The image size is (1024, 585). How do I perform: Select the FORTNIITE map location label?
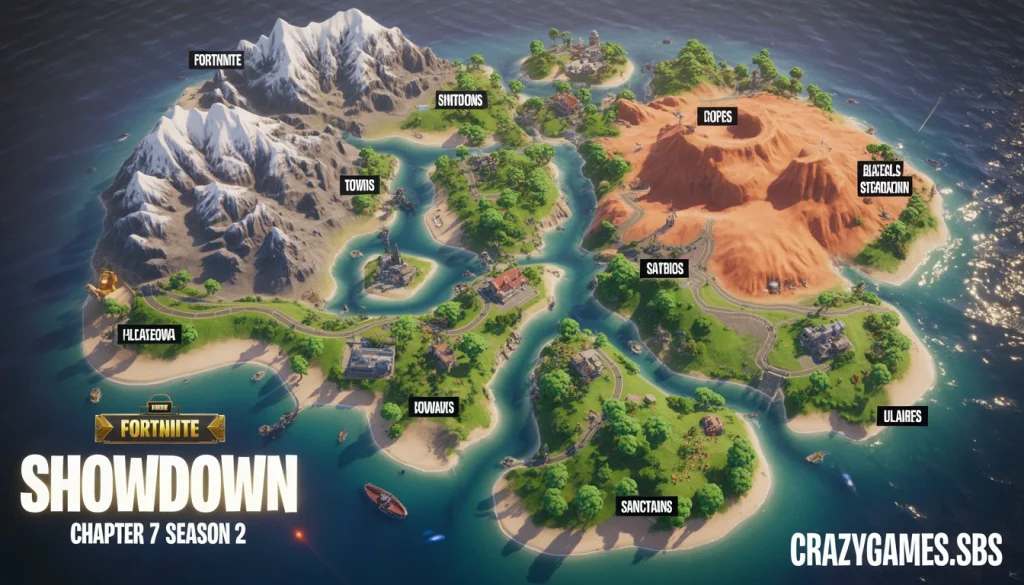pos(217,60)
